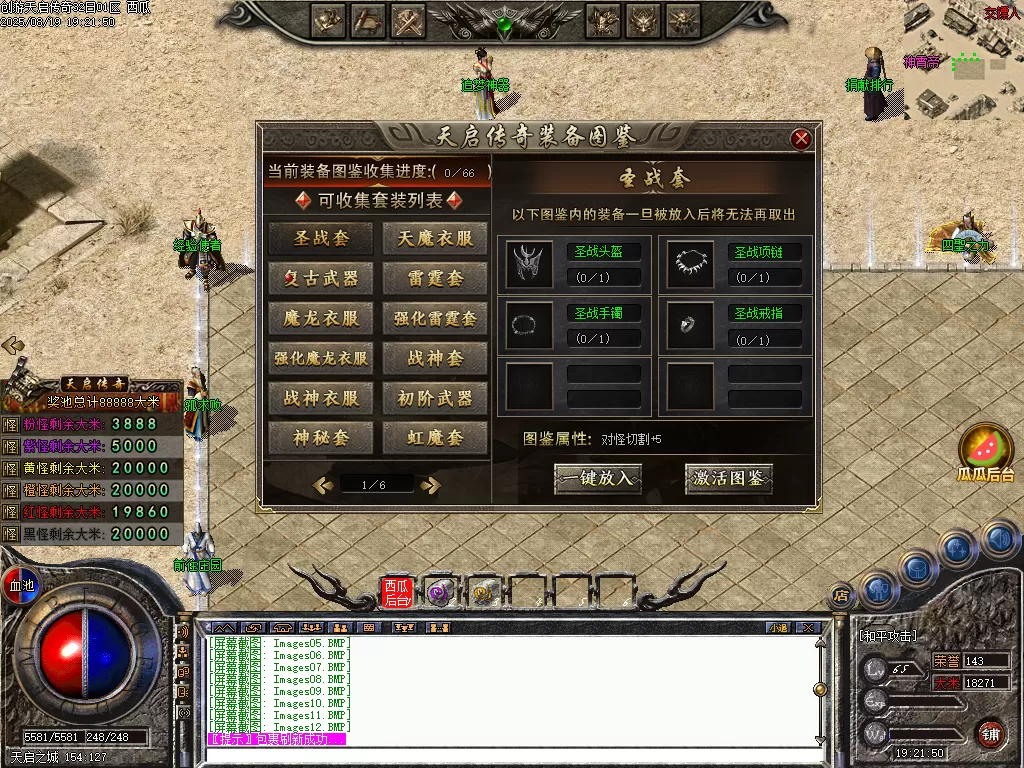Toggle the 和平攻击 attack mode
Image resolution: width=1024 pixels, height=768 pixels.
[888, 636]
